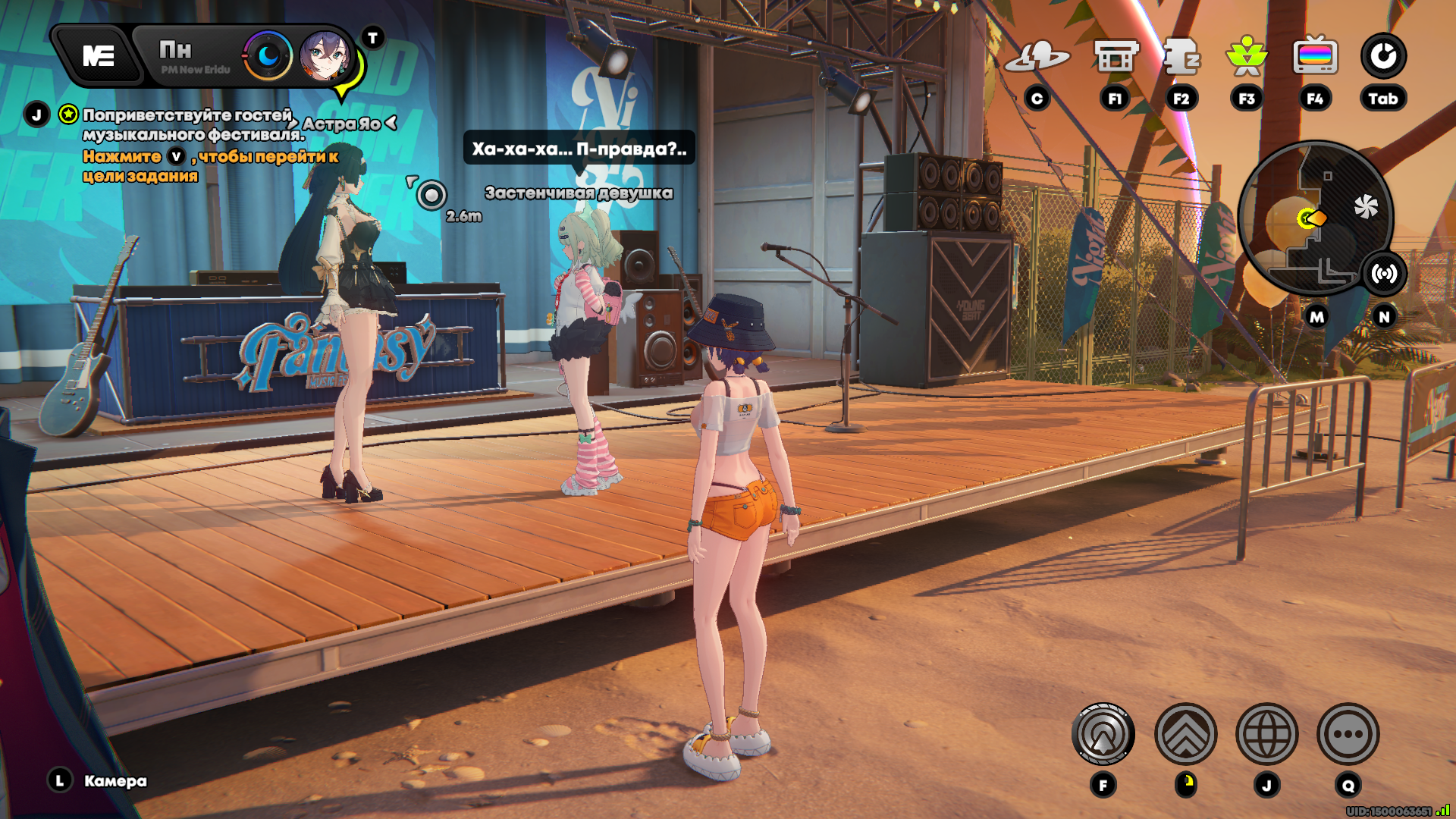This screenshot has height=819, width=1456.
Task: Activate the radar scan button
Action: coord(1103,734)
